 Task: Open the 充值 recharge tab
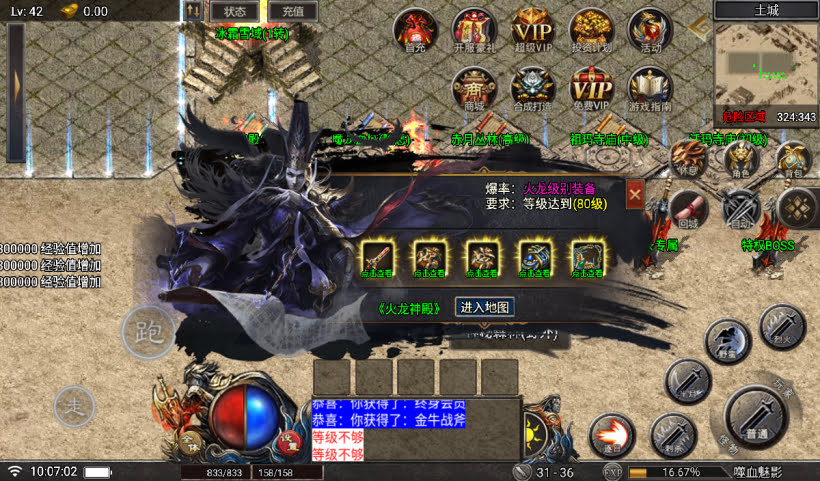pyautogui.click(x=293, y=11)
